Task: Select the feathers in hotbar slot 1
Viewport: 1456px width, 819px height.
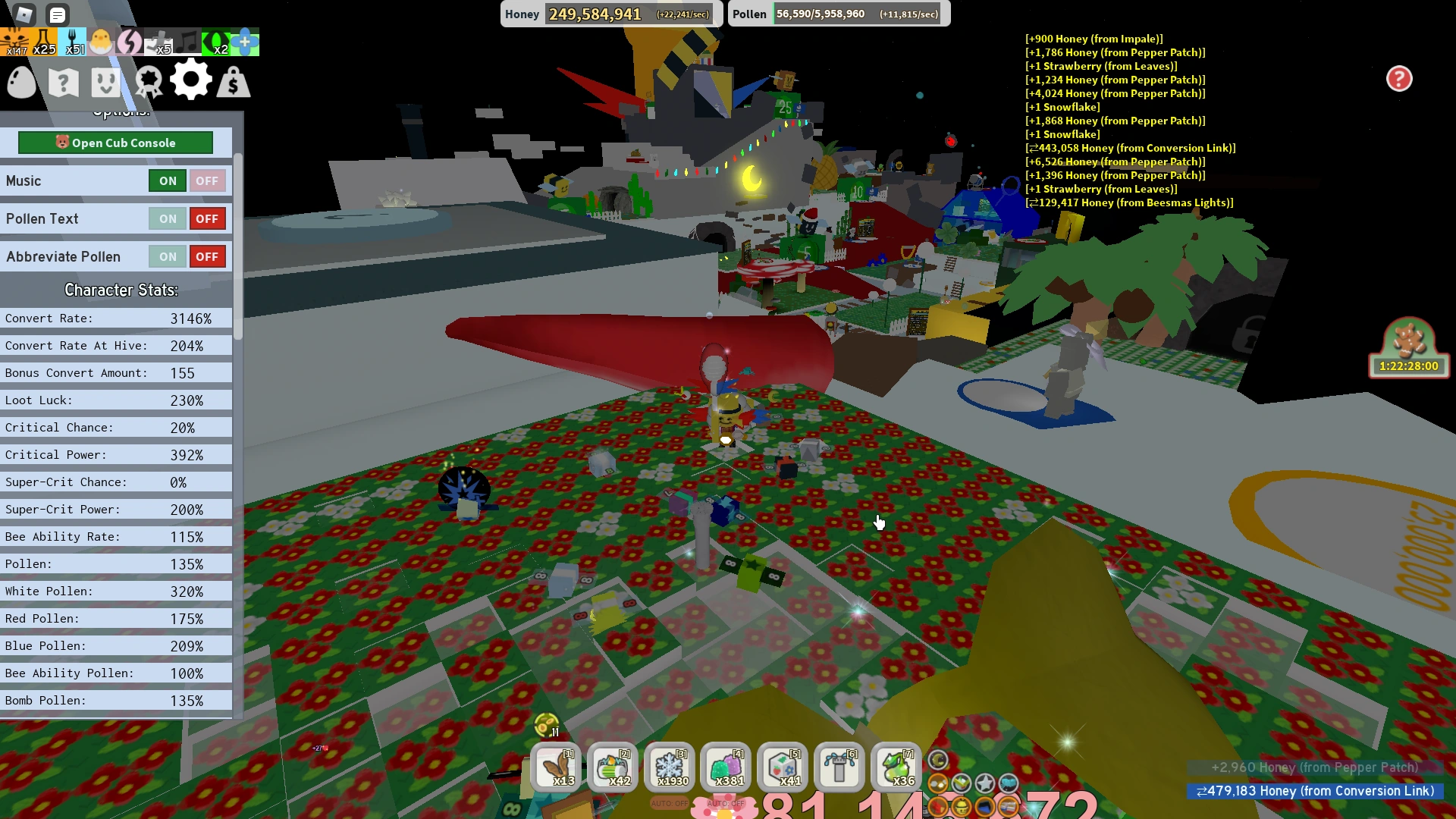Action: click(x=557, y=767)
